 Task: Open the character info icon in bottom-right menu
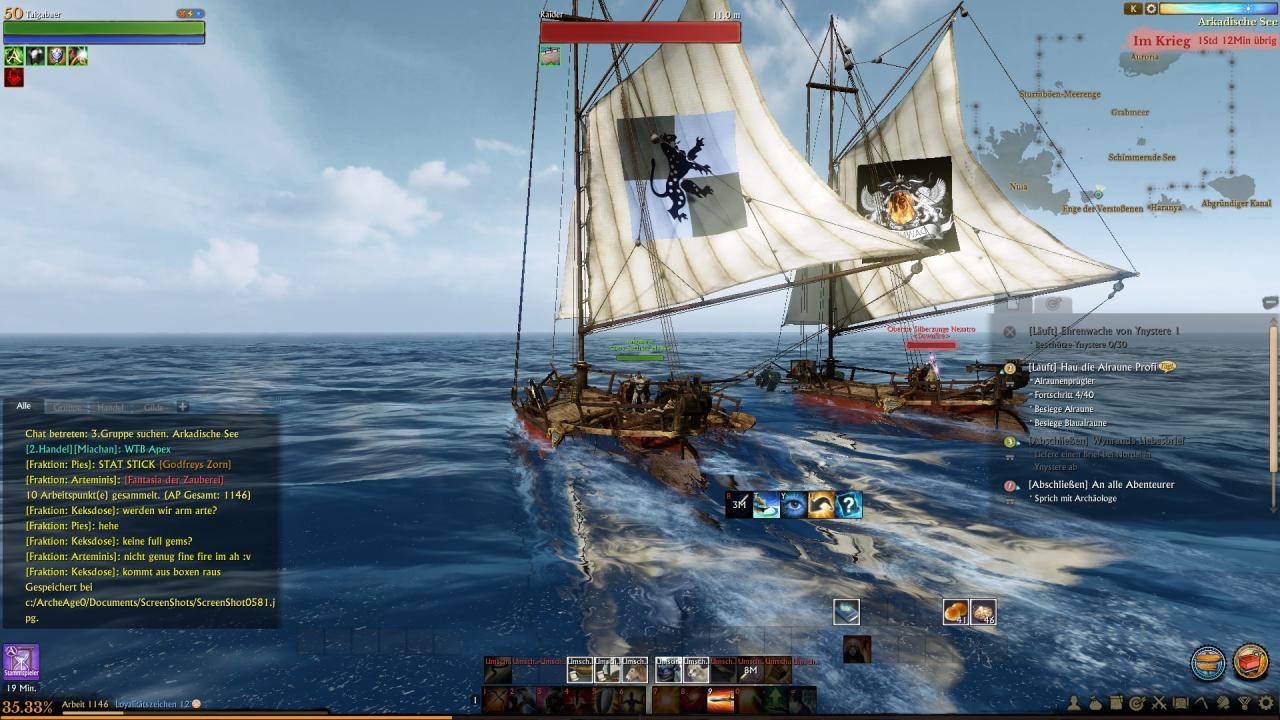(1076, 703)
